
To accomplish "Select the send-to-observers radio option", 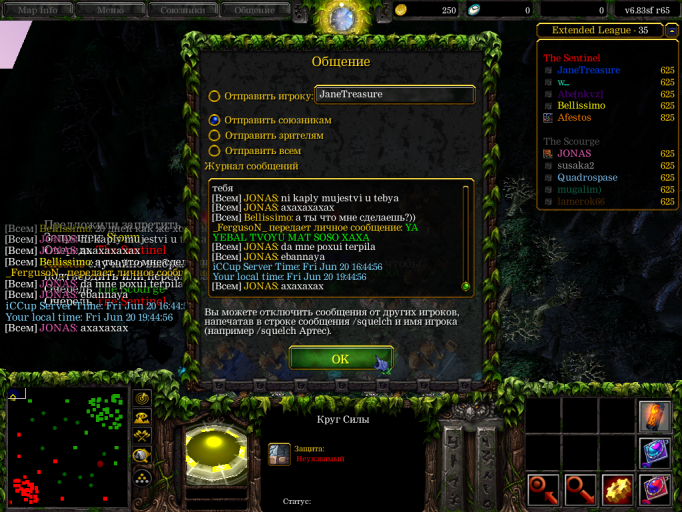I will pos(215,135).
